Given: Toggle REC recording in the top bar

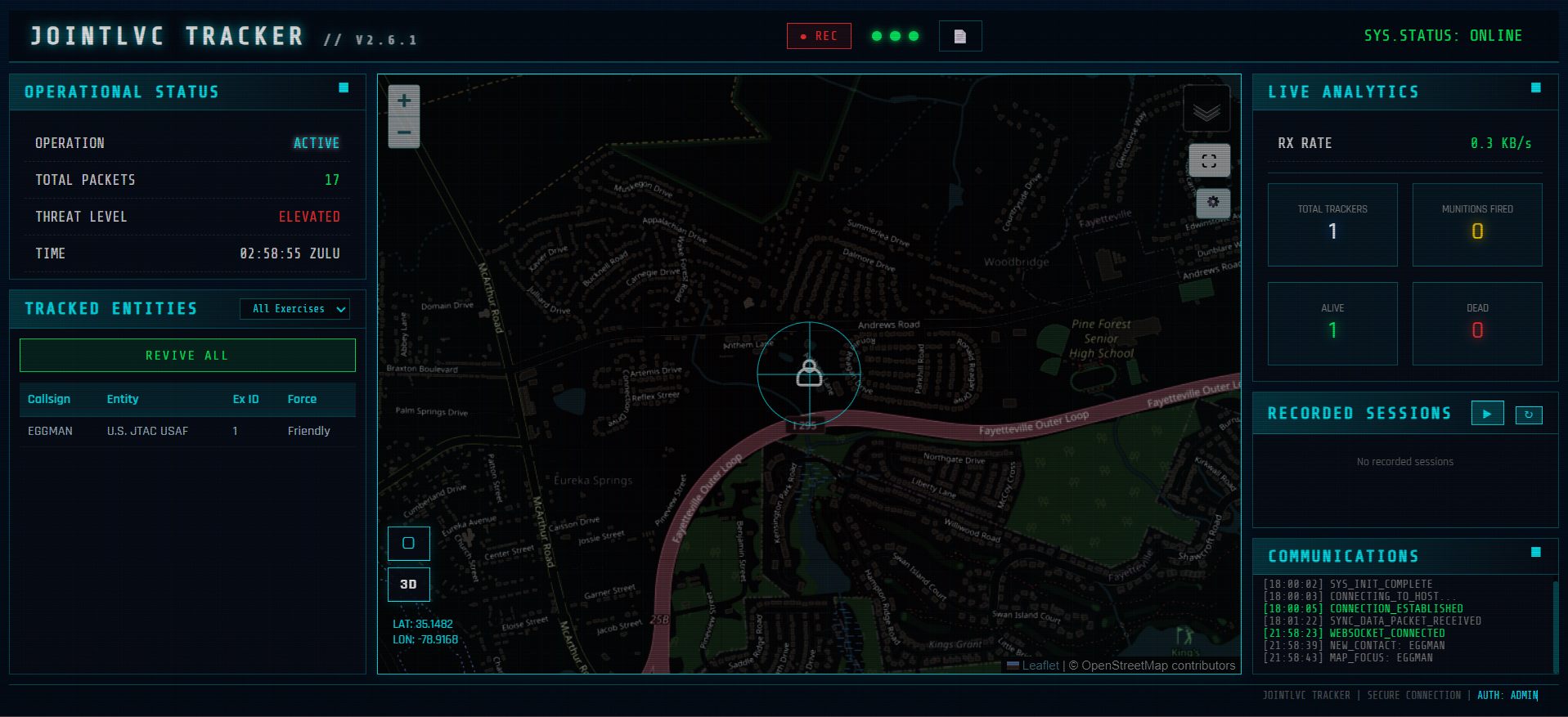Looking at the screenshot, I should [819, 35].
